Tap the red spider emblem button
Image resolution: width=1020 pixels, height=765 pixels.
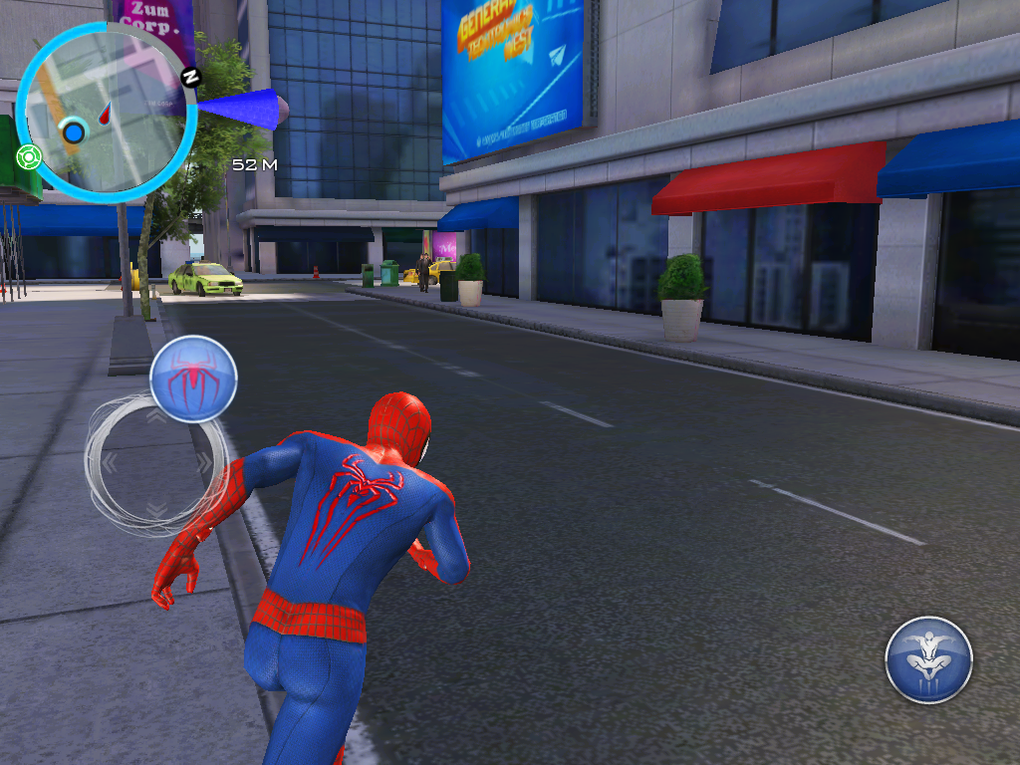[193, 378]
